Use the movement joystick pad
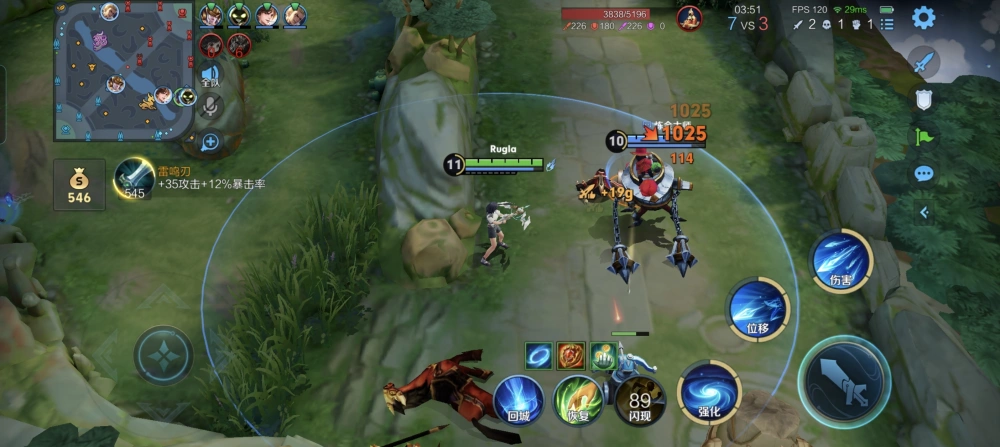The height and width of the screenshot is (447, 1000). click(x=164, y=355)
